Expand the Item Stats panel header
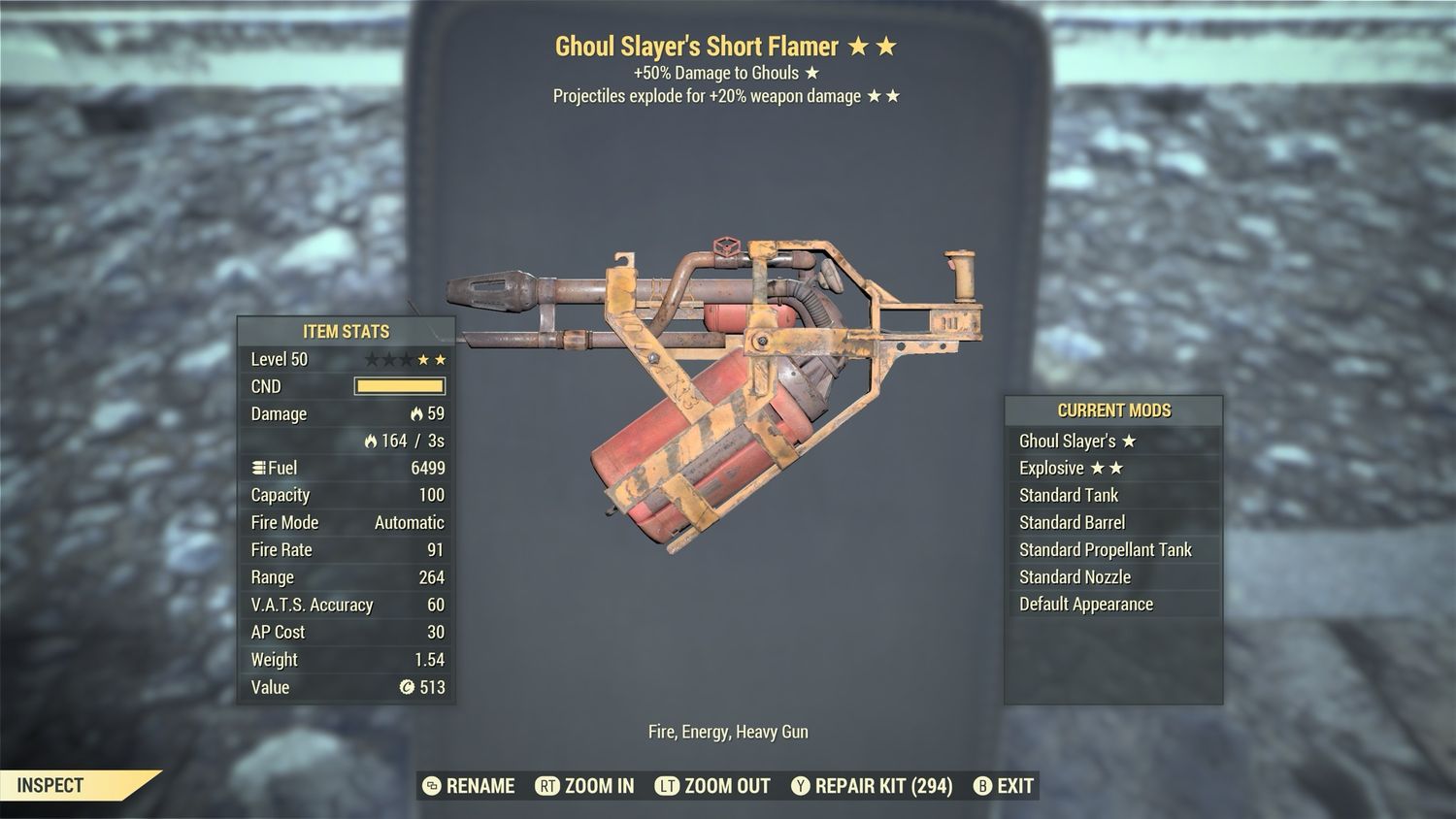 (x=346, y=332)
